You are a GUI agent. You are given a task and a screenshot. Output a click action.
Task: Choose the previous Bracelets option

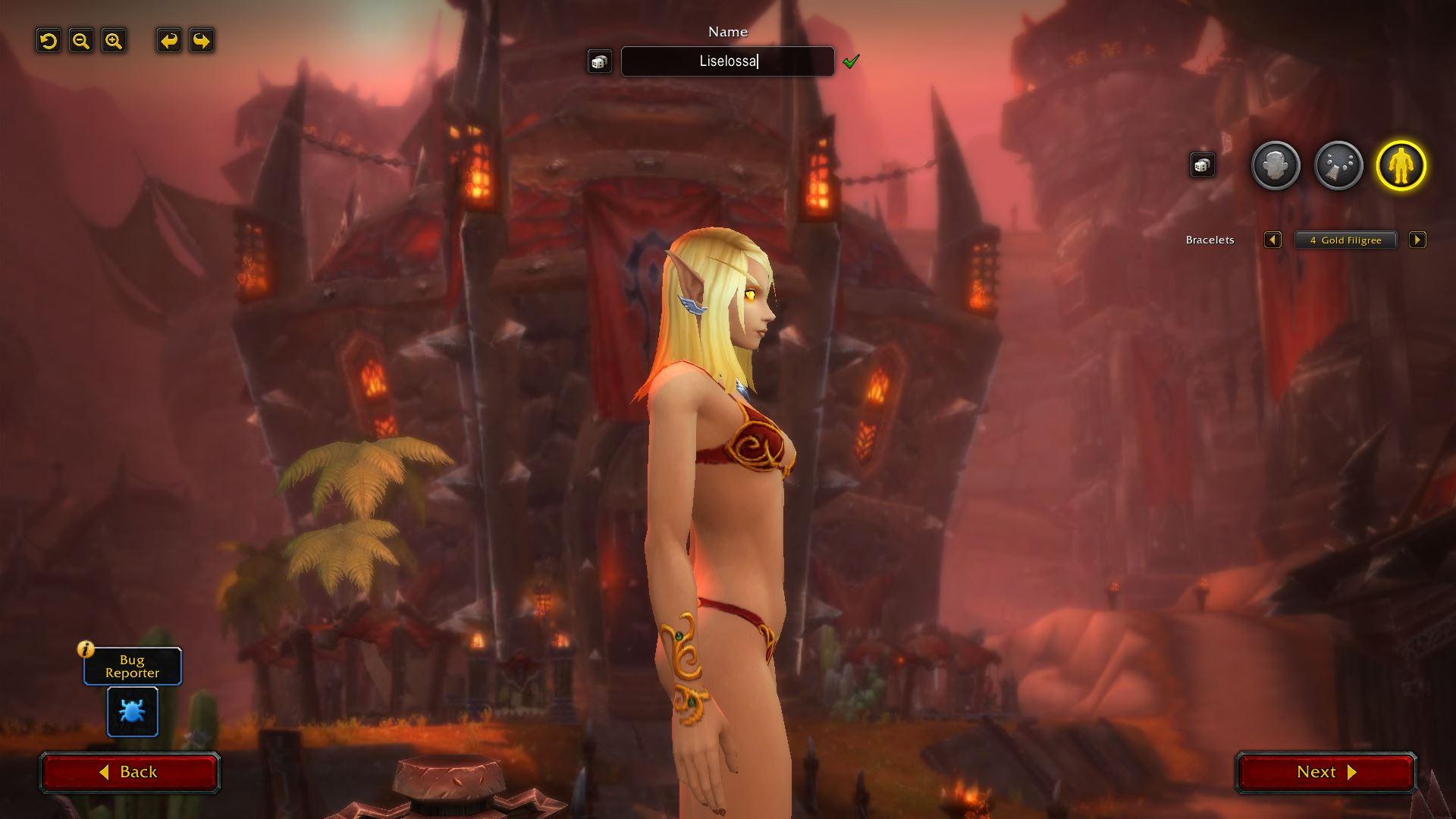pos(1272,240)
